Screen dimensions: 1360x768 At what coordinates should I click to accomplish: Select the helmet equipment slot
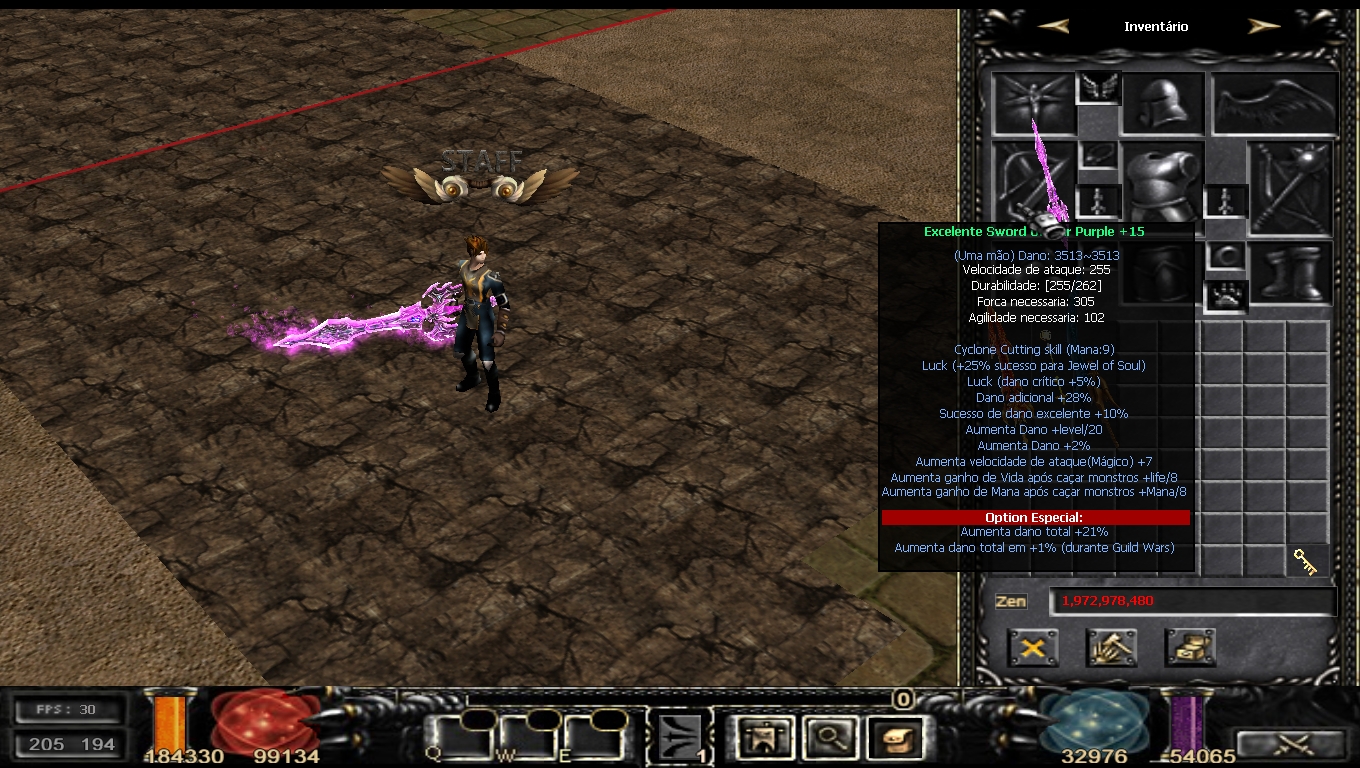(x=1162, y=104)
